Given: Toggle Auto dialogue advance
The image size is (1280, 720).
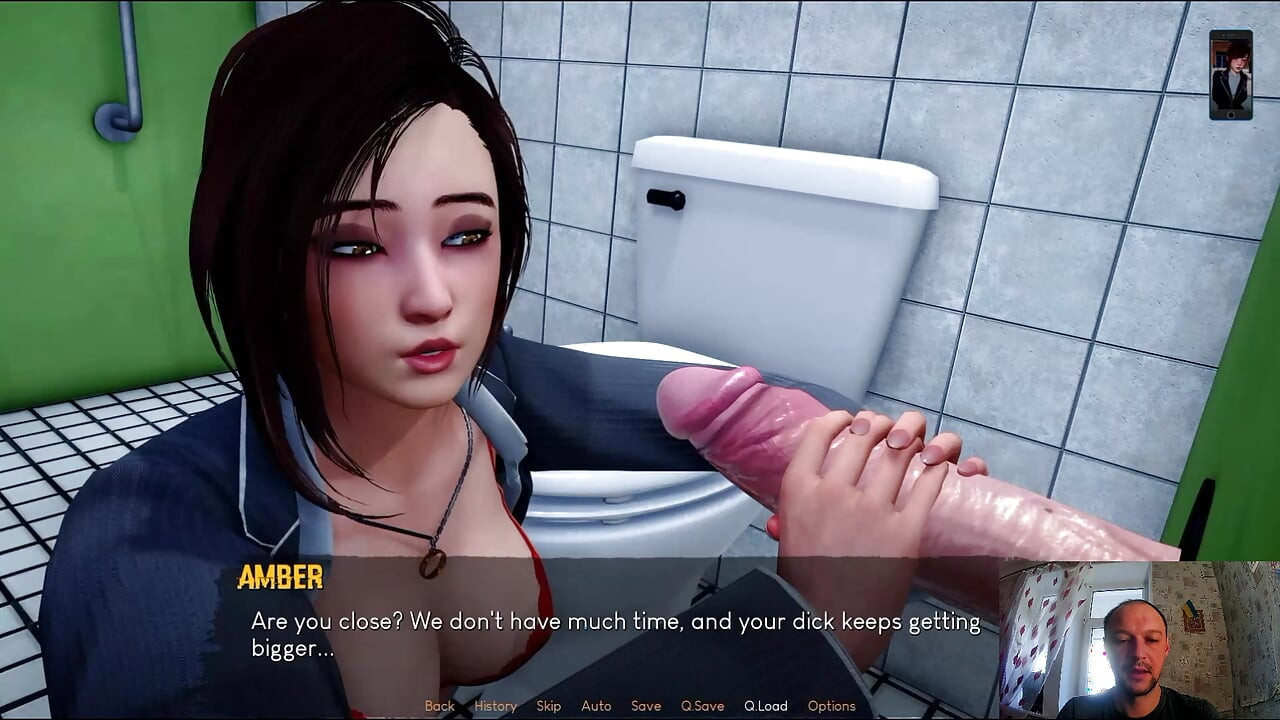Looking at the screenshot, I should 596,706.
